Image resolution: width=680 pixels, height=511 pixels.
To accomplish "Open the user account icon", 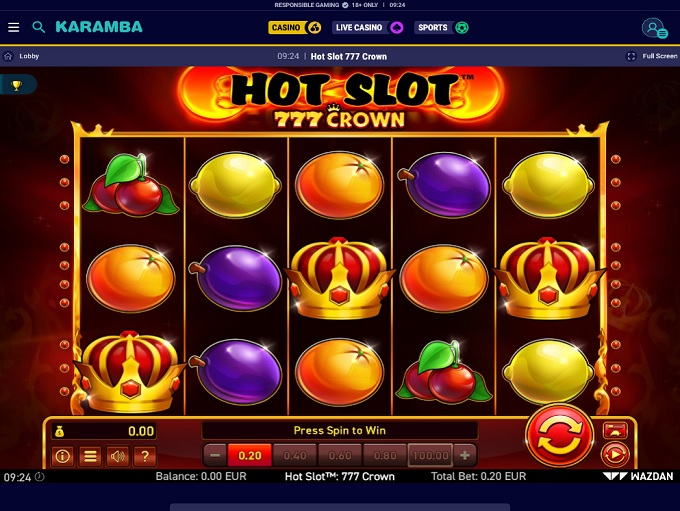I will tap(654, 28).
